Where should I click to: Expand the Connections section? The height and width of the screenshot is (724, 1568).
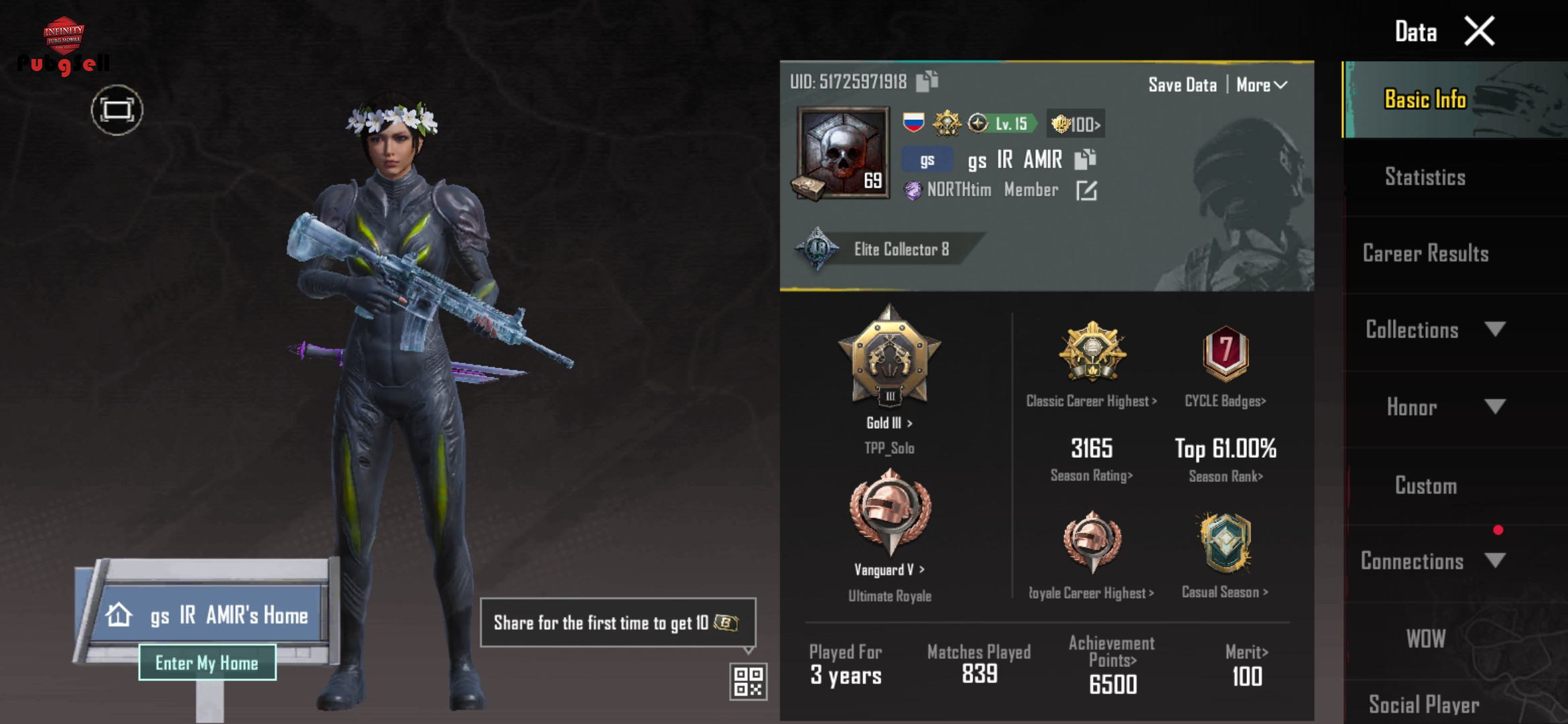point(1434,561)
